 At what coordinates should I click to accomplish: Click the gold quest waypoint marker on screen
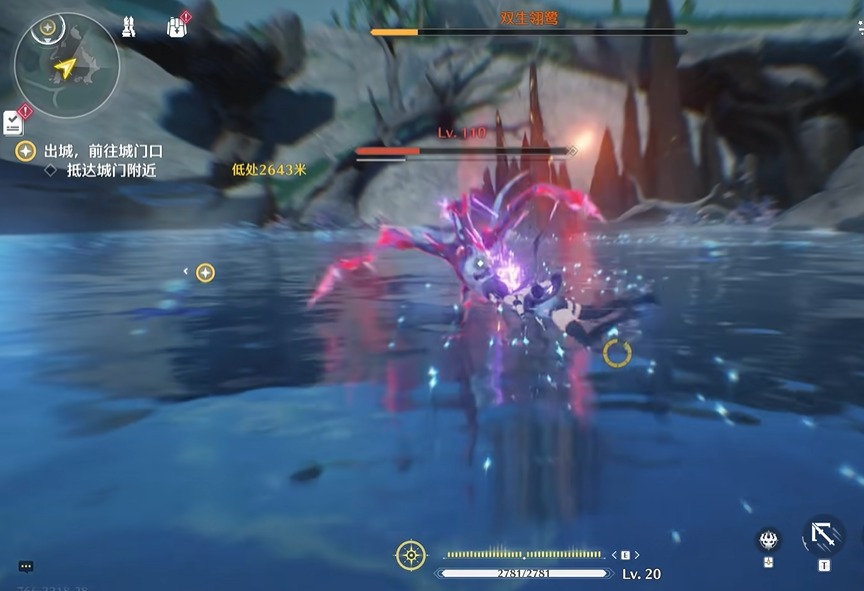coord(205,272)
